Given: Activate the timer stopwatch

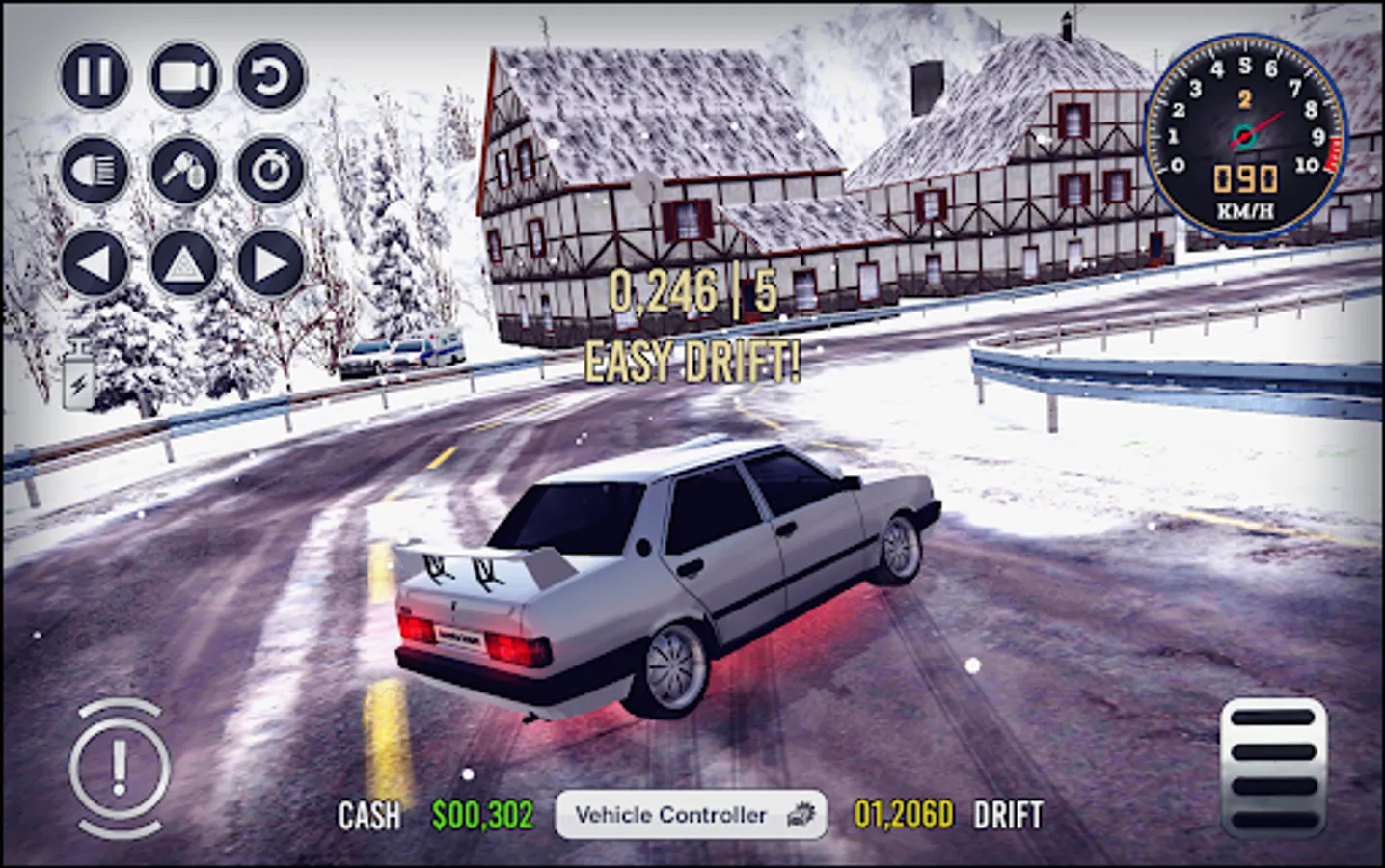Looking at the screenshot, I should coord(271,170).
